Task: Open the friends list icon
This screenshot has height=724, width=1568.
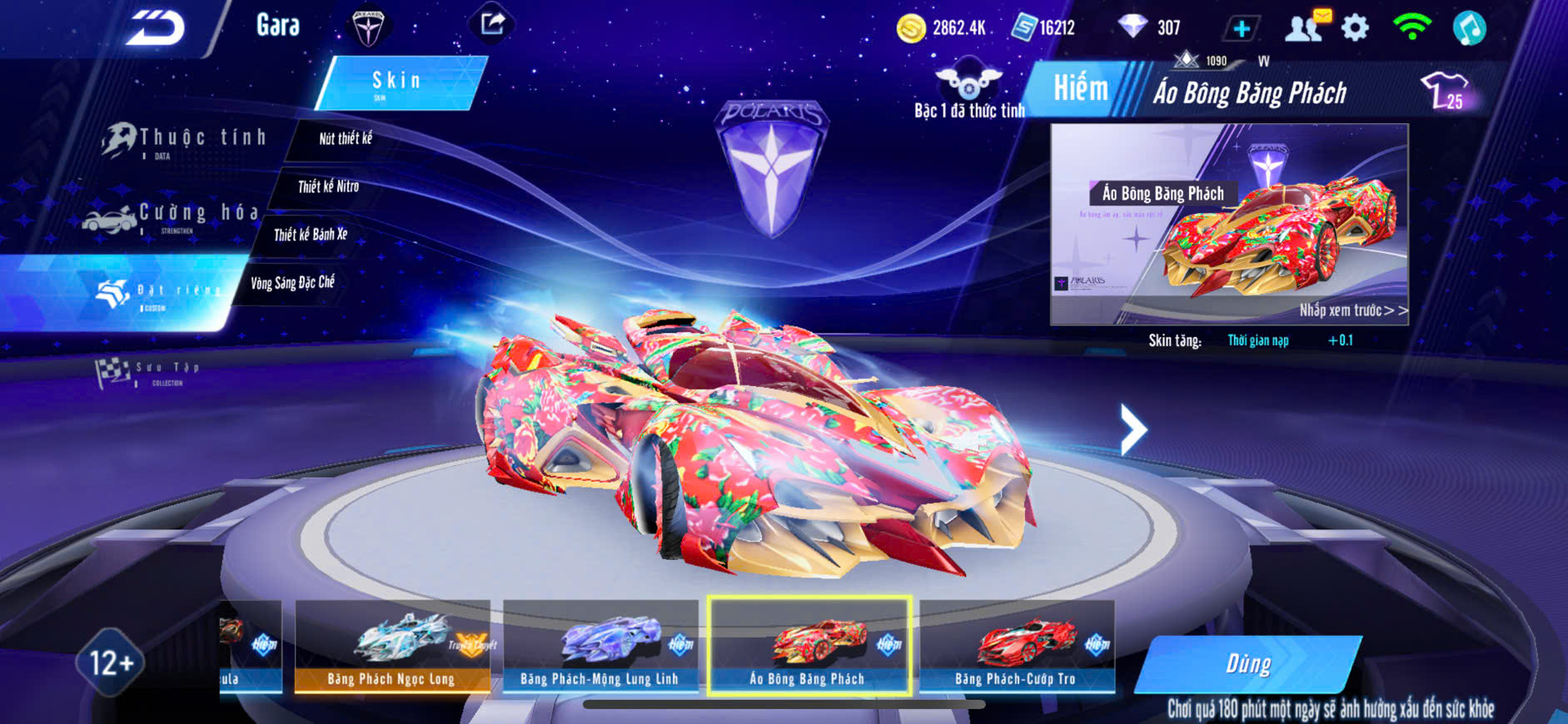Action: coord(1305,28)
